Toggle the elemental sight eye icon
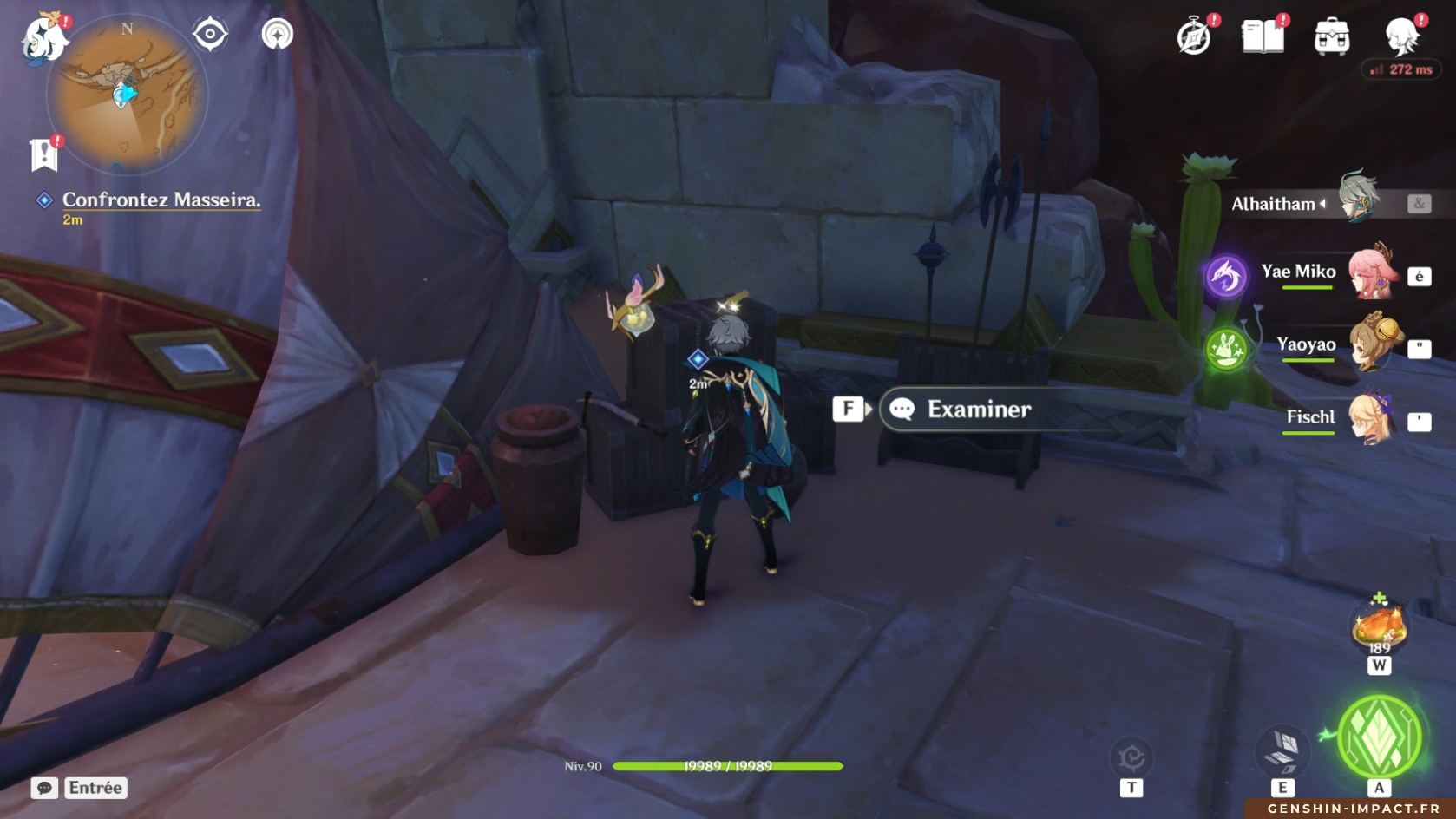Screen dimensions: 1456x819 tap(210, 35)
